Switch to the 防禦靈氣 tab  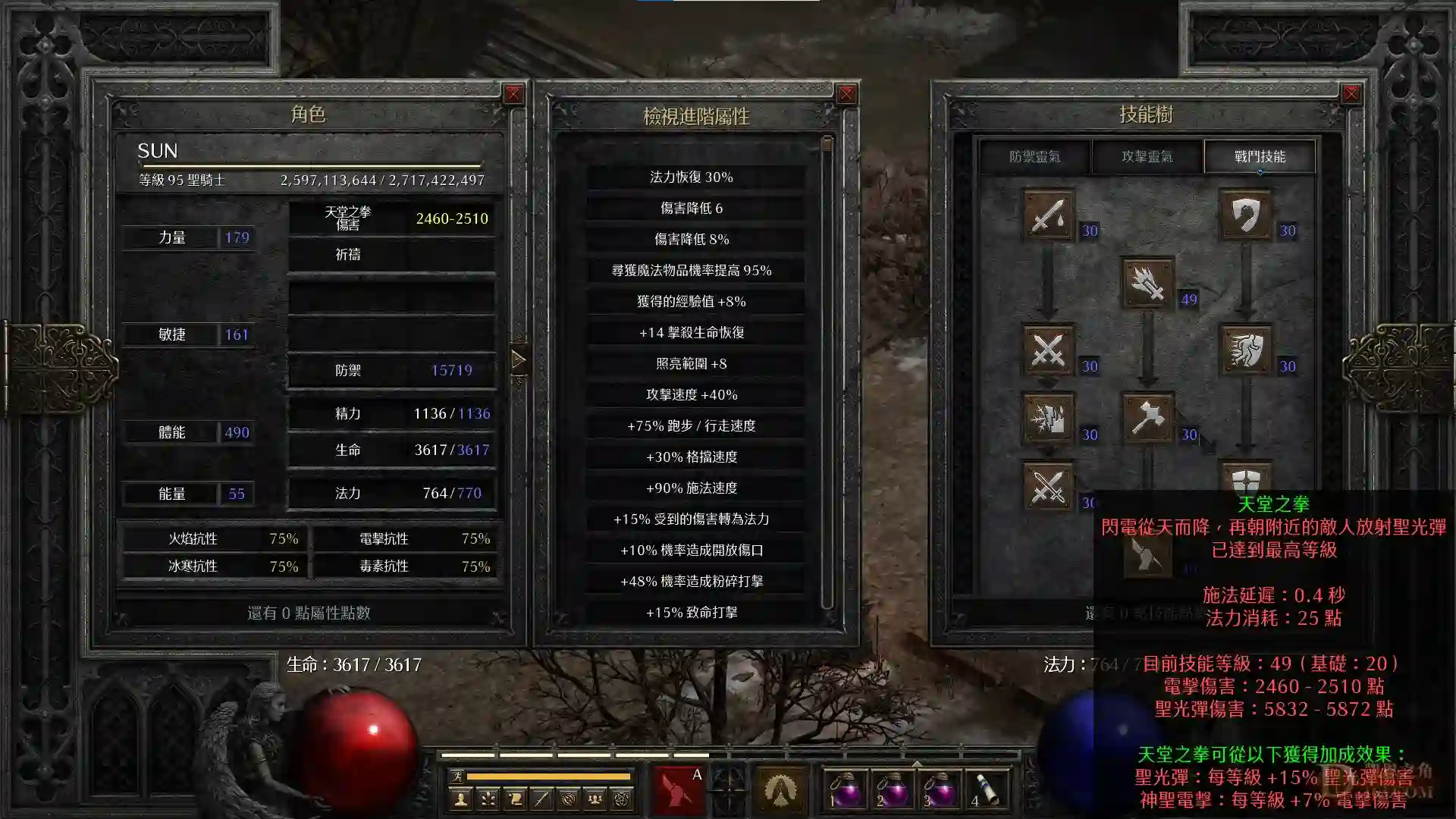pyautogui.click(x=1034, y=157)
